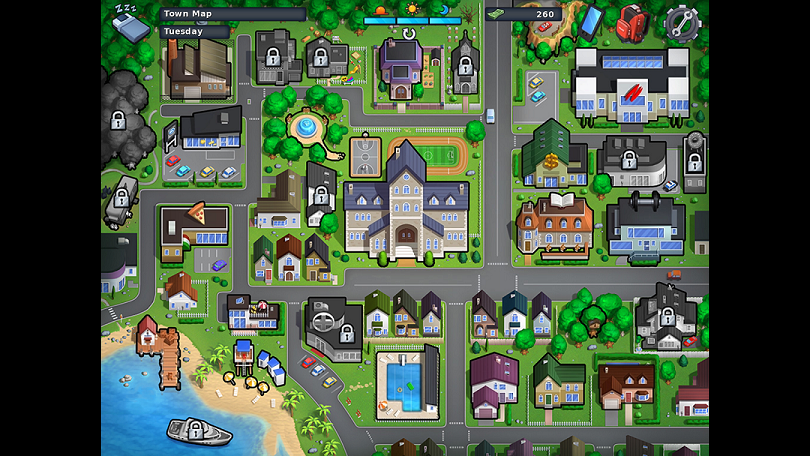Visit the swimming pool location

click(x=405, y=380)
